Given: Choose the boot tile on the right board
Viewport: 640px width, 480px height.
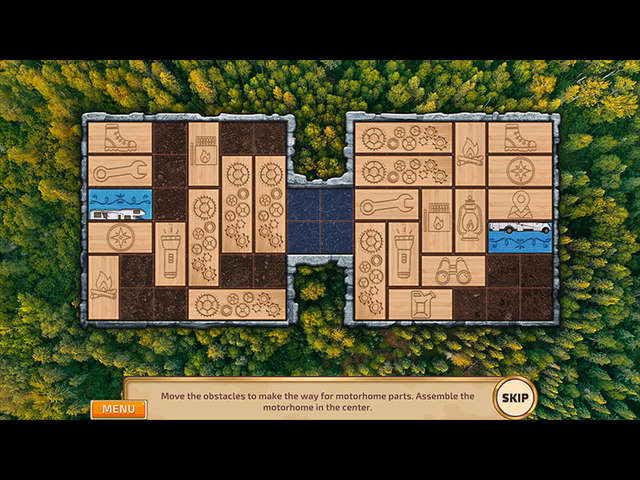Looking at the screenshot, I should pyautogui.click(x=520, y=138).
